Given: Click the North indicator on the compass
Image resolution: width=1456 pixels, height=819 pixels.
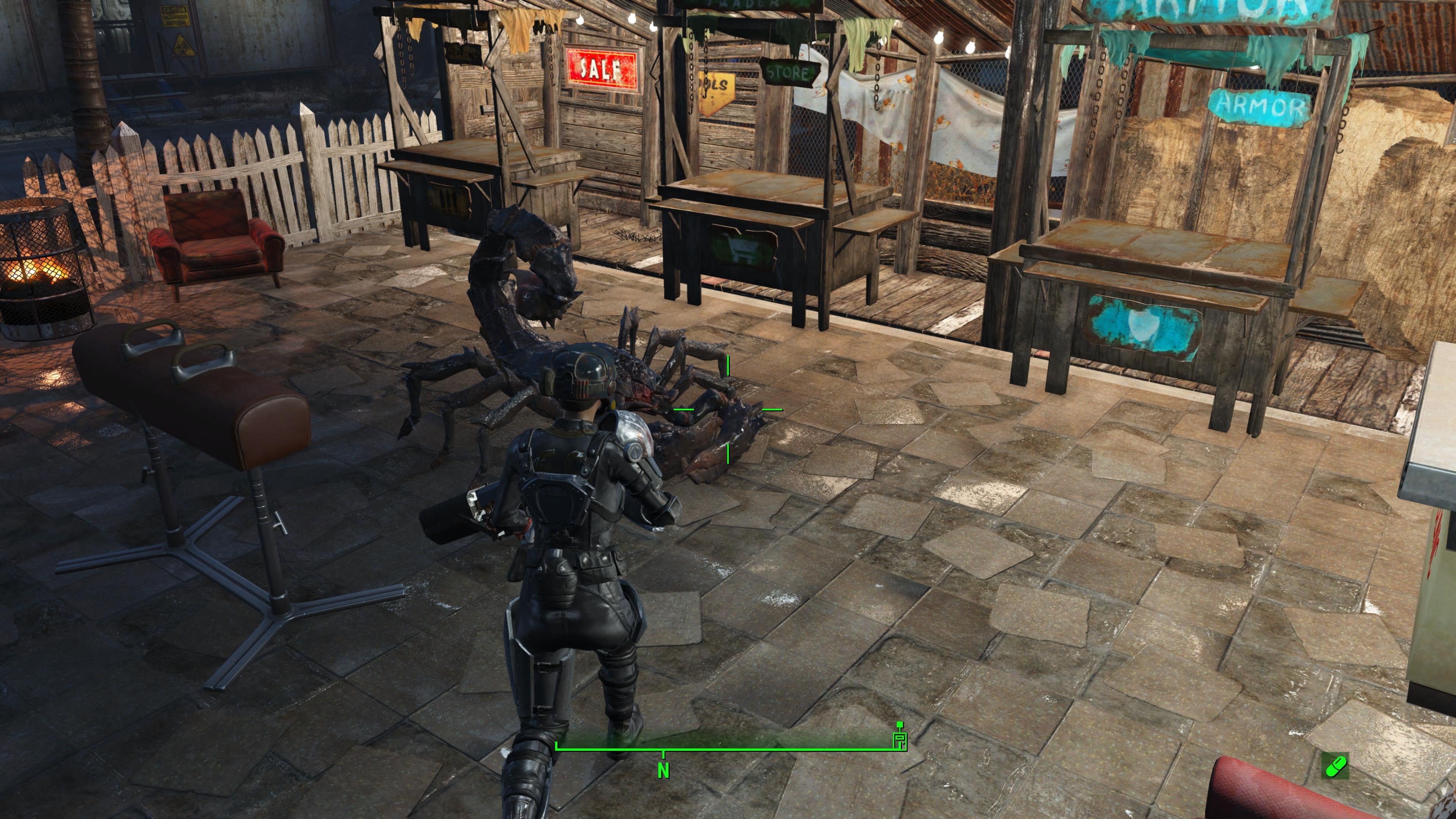Looking at the screenshot, I should coord(663,770).
